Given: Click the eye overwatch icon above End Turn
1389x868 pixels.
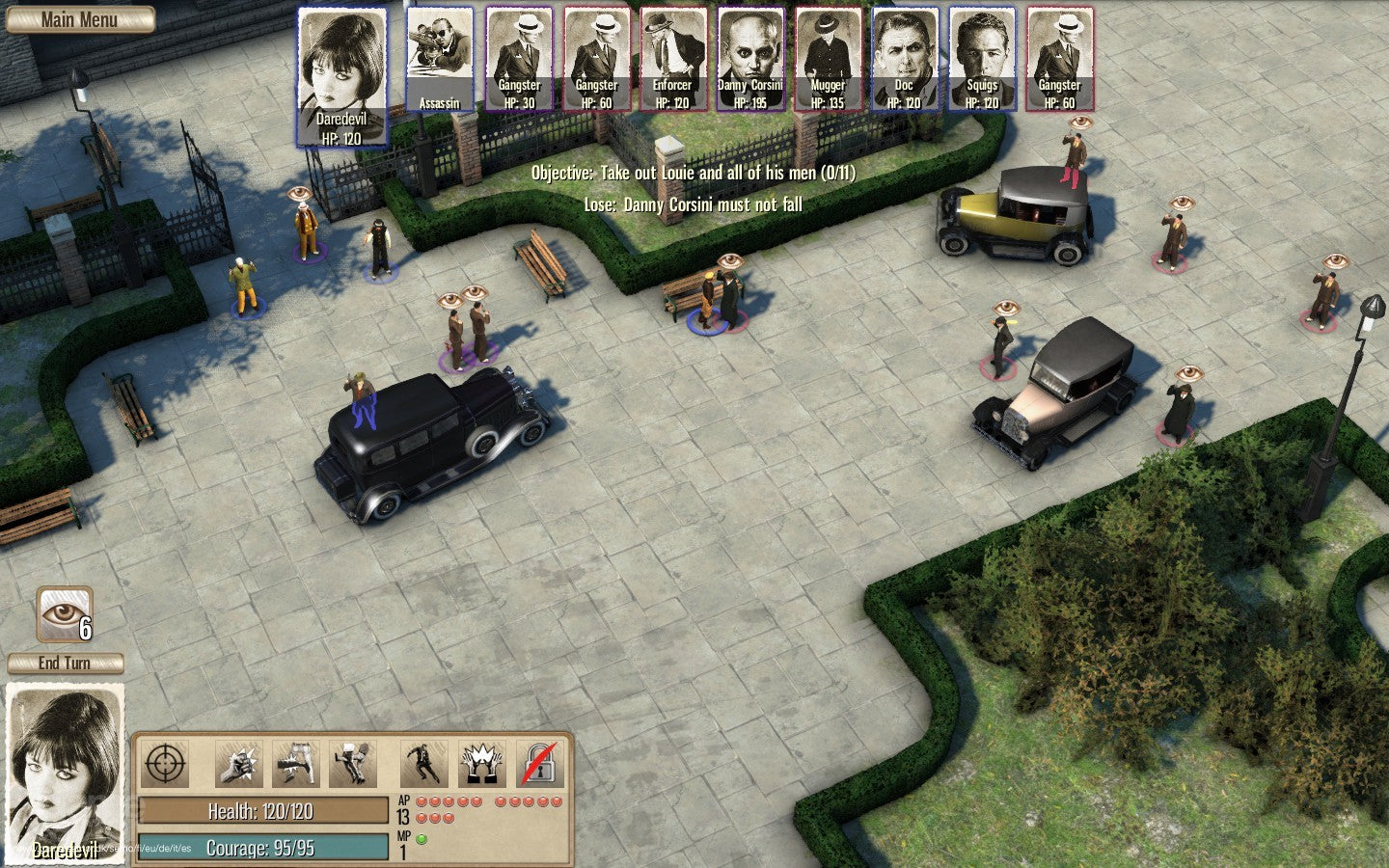Looking at the screenshot, I should tap(64, 613).
